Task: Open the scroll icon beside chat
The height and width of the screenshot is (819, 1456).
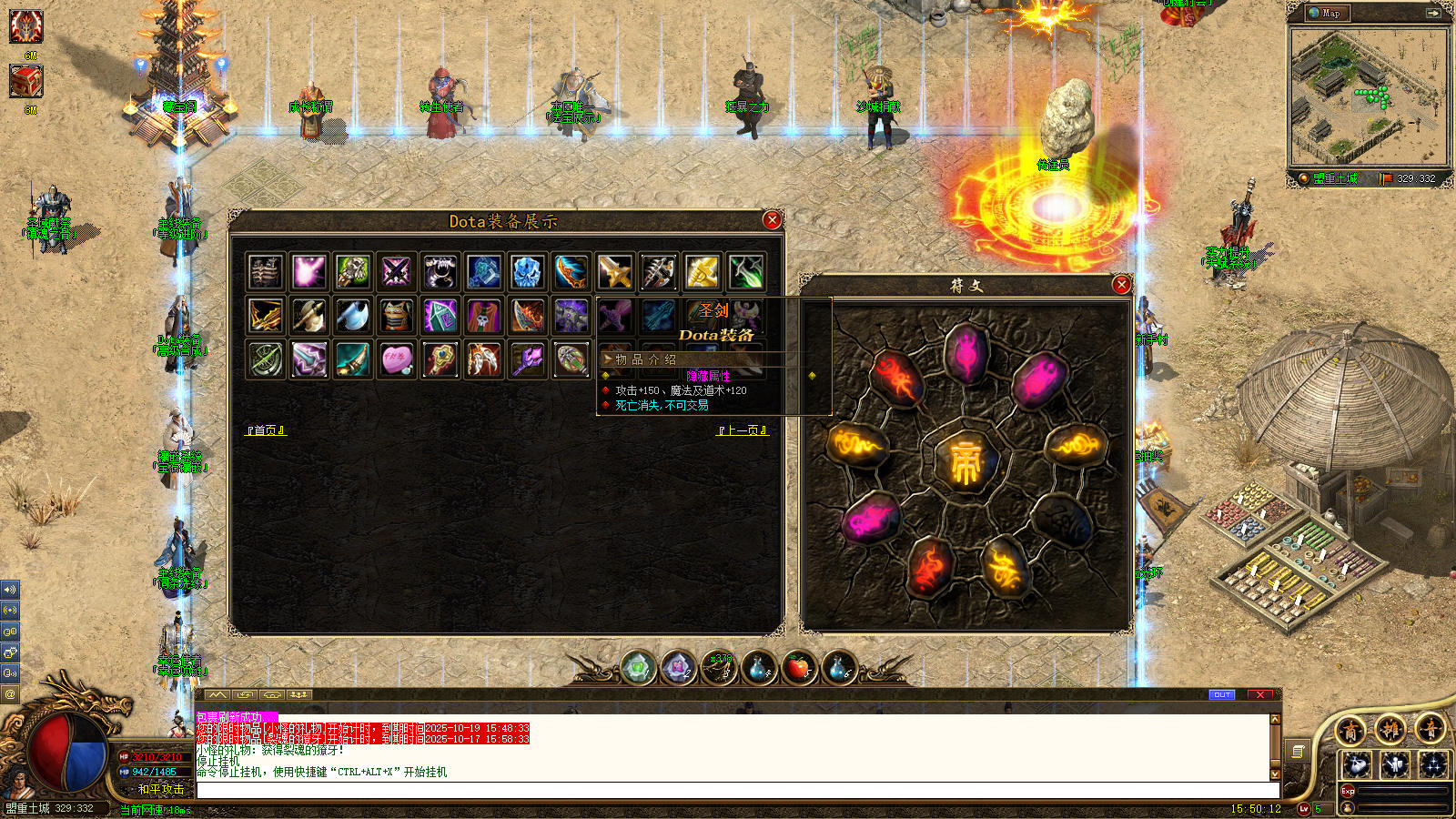Action: (1299, 751)
